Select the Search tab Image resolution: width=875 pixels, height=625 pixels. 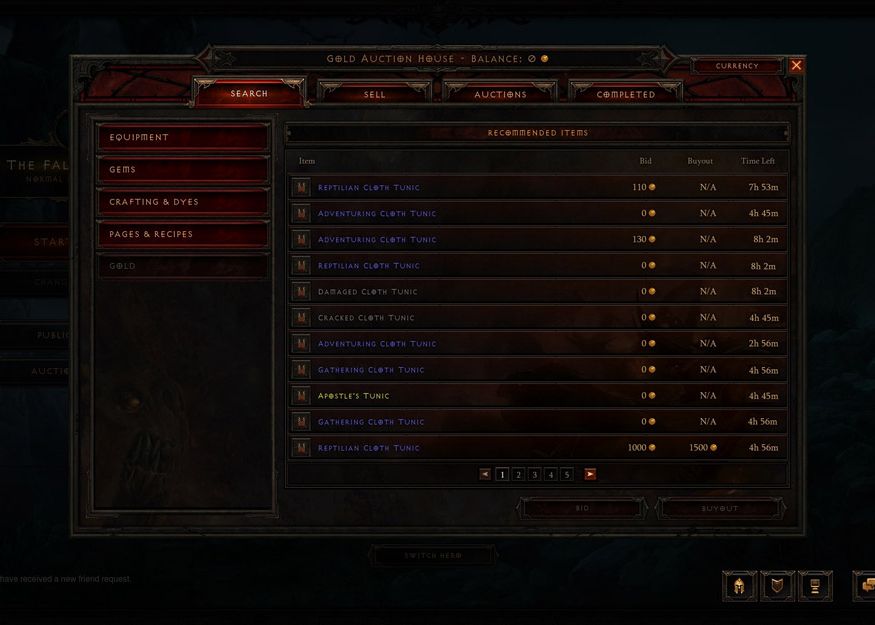[x=249, y=94]
